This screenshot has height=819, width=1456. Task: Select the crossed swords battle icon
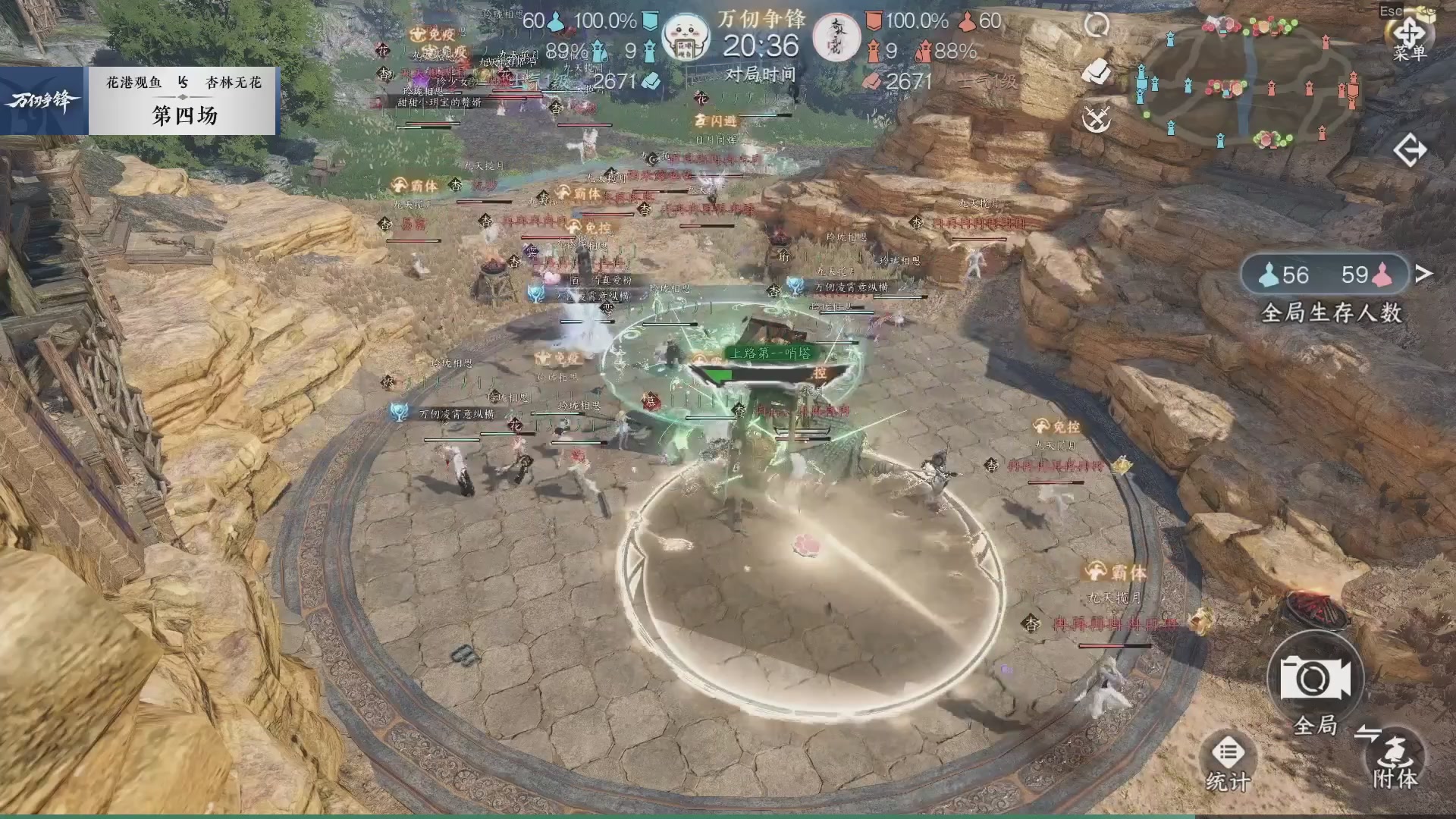click(x=1099, y=118)
